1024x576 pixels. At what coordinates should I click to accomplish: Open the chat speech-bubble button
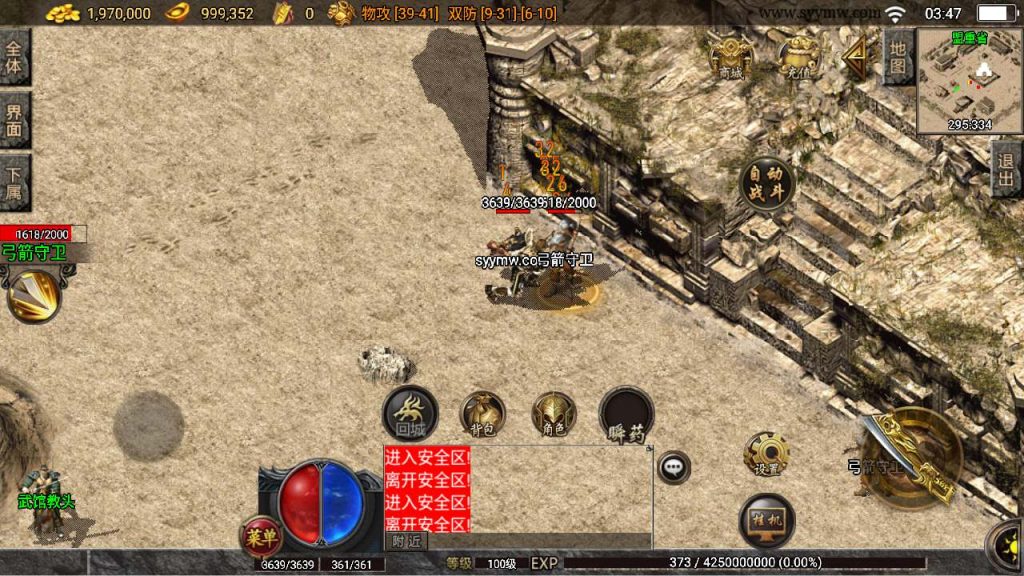click(x=674, y=467)
